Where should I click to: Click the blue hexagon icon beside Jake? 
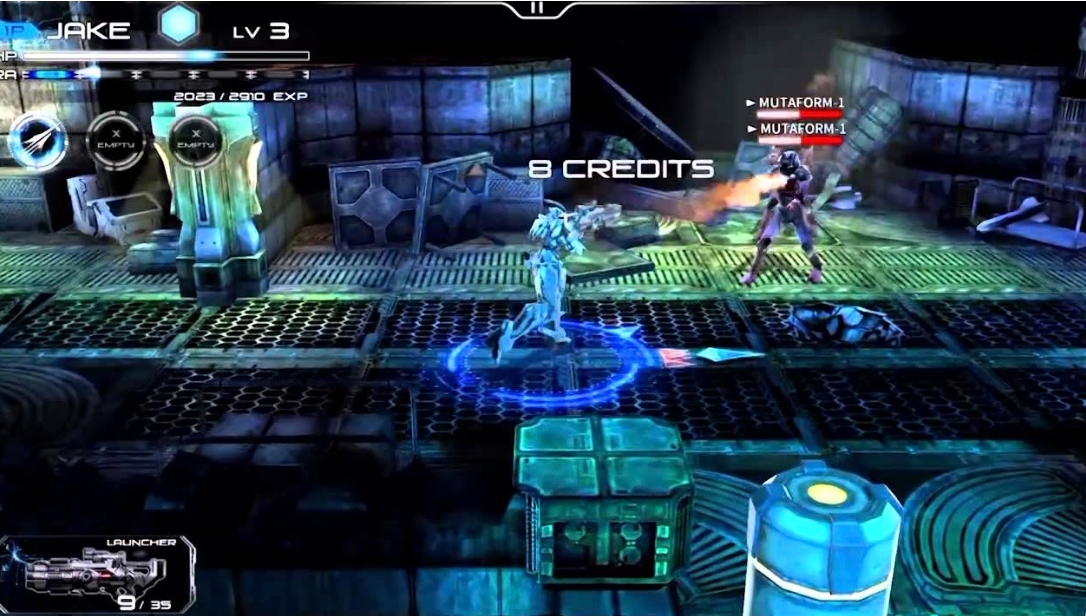point(180,24)
